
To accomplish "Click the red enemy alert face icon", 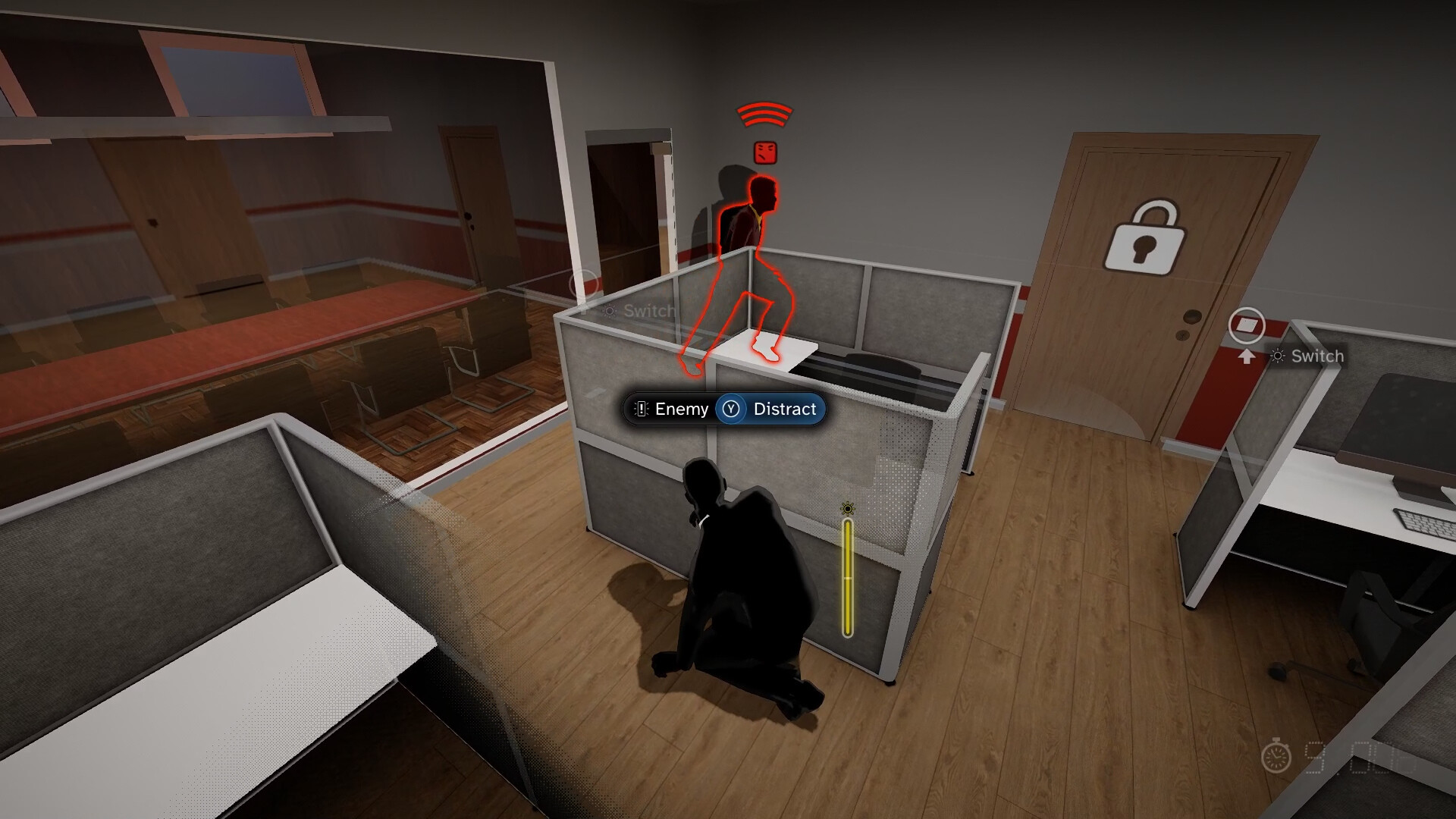I will coord(764,152).
